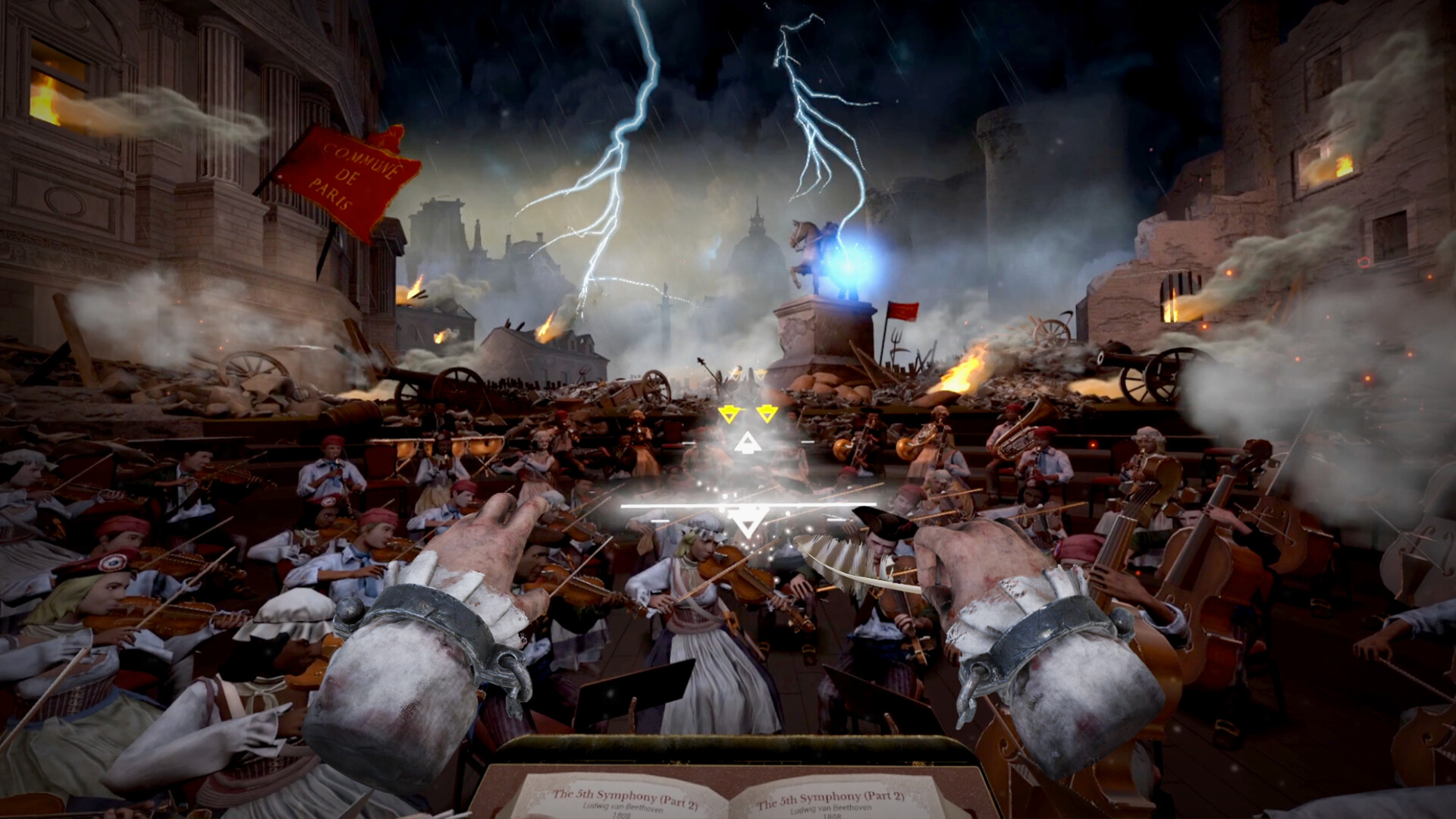
Task: Click the right yellow down-arrow note marker
Action: coord(767,413)
